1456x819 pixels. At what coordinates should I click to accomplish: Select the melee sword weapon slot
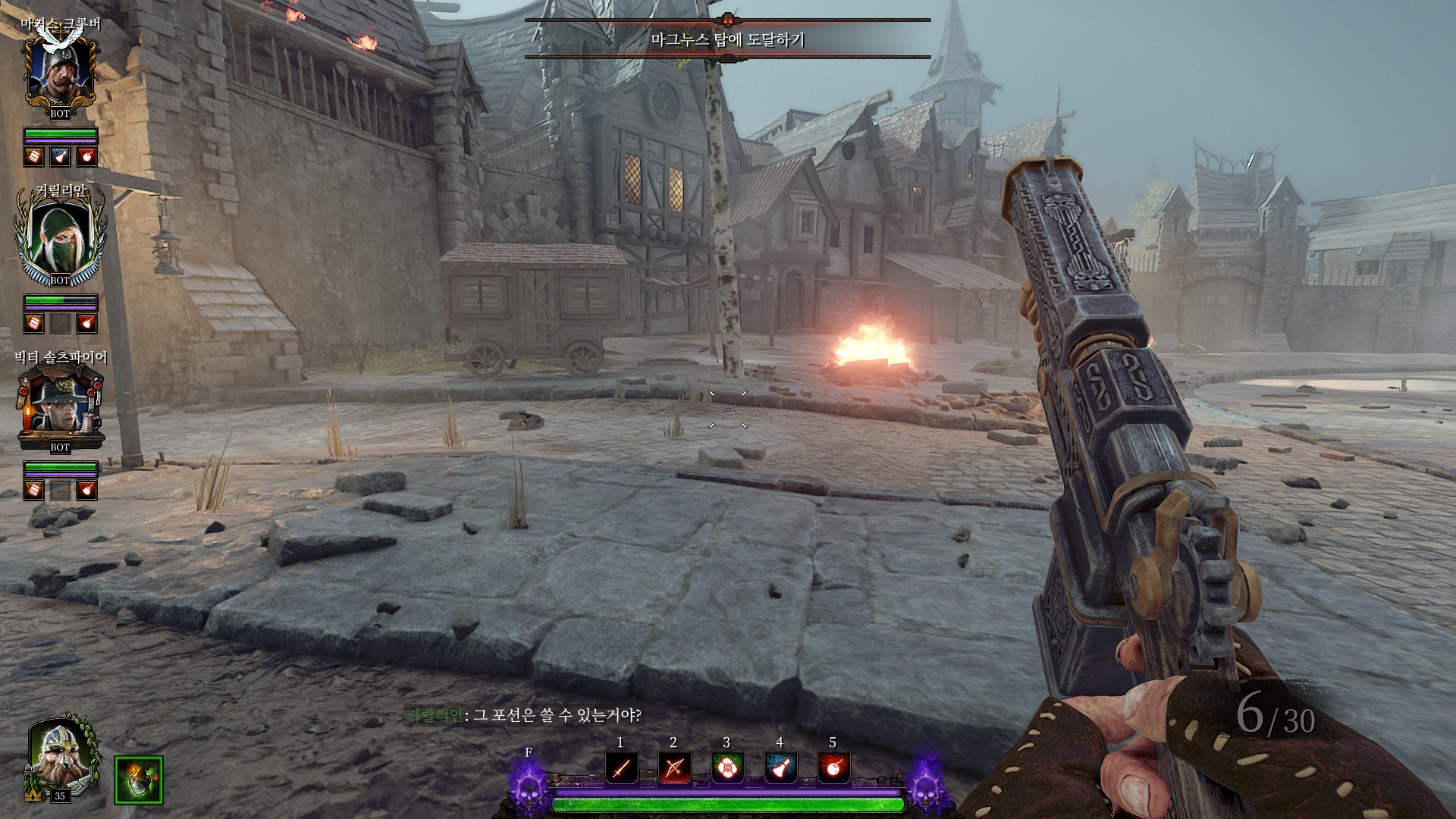click(621, 769)
